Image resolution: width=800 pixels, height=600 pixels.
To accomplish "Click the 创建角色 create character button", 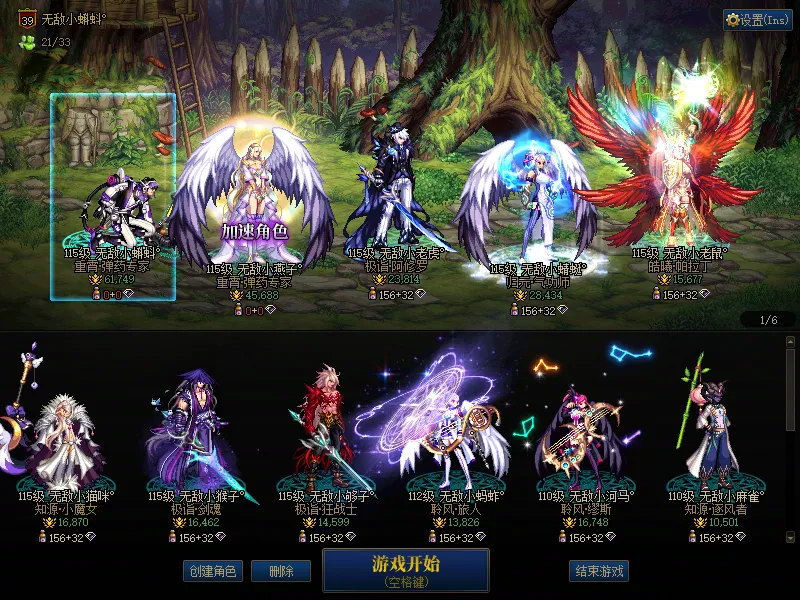I will pos(212,571).
